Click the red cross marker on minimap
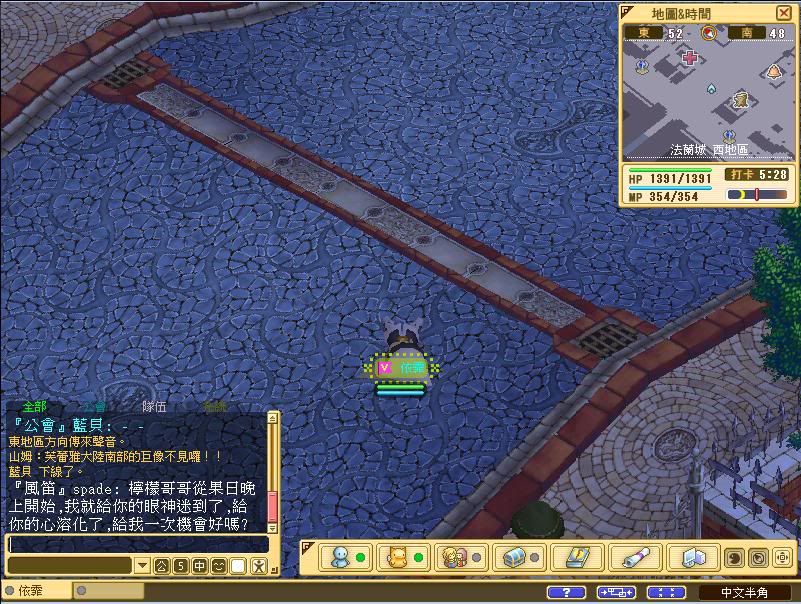Screen dimensions: 801x604 tap(689, 57)
